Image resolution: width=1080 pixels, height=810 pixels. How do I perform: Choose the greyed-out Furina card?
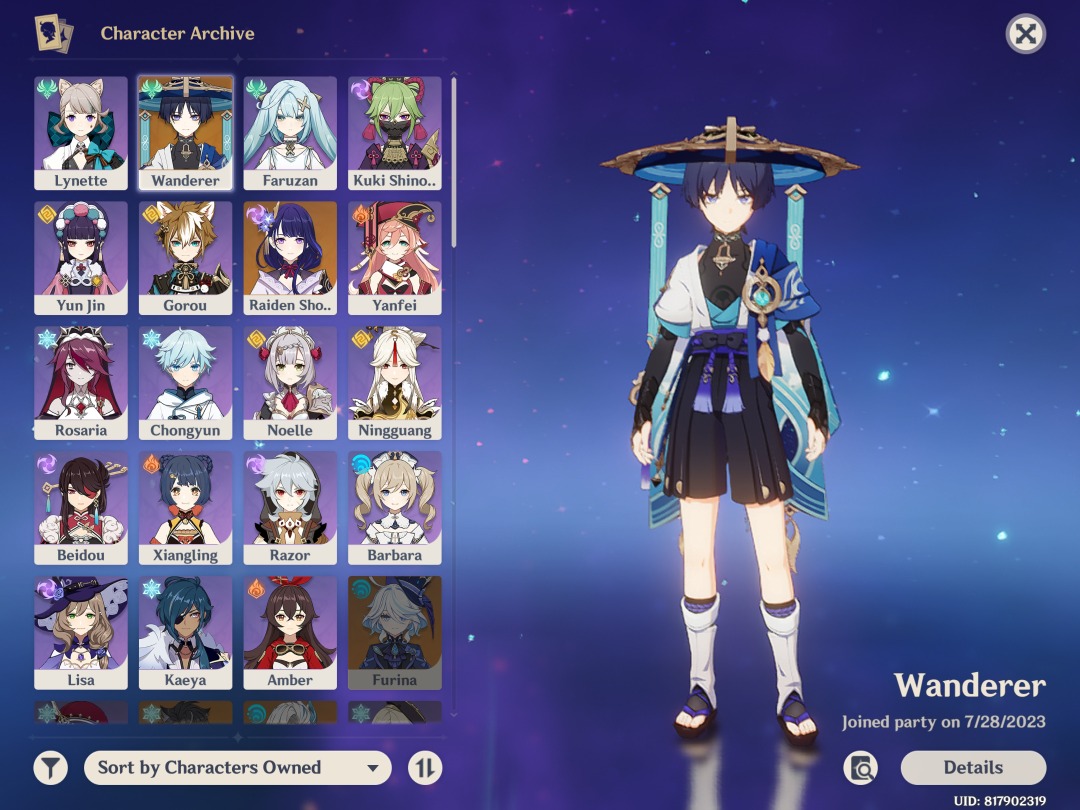tap(395, 633)
